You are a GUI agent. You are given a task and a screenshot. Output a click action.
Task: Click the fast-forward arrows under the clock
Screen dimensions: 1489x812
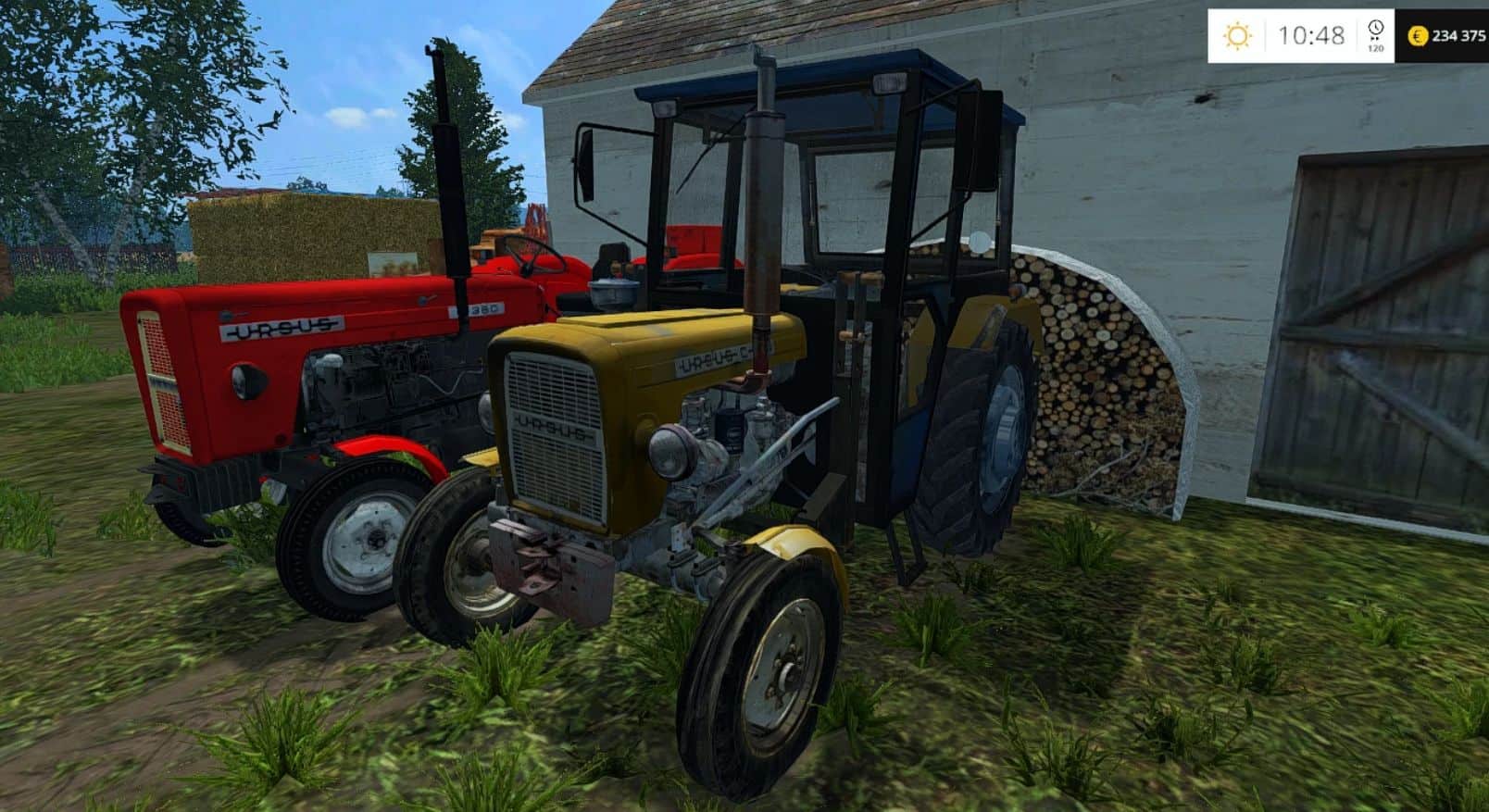click(x=1375, y=39)
